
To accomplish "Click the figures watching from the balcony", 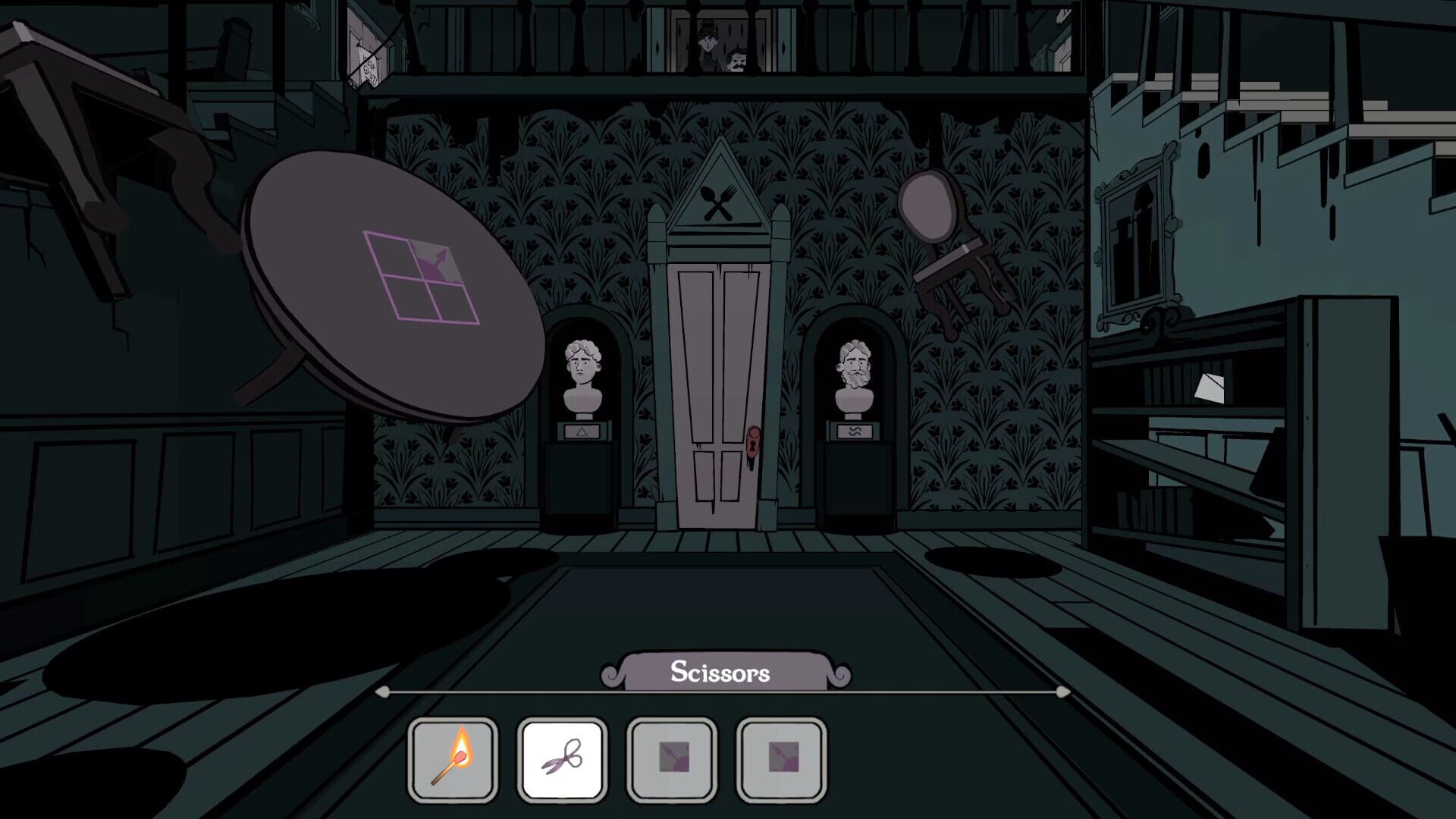I will (x=720, y=49).
